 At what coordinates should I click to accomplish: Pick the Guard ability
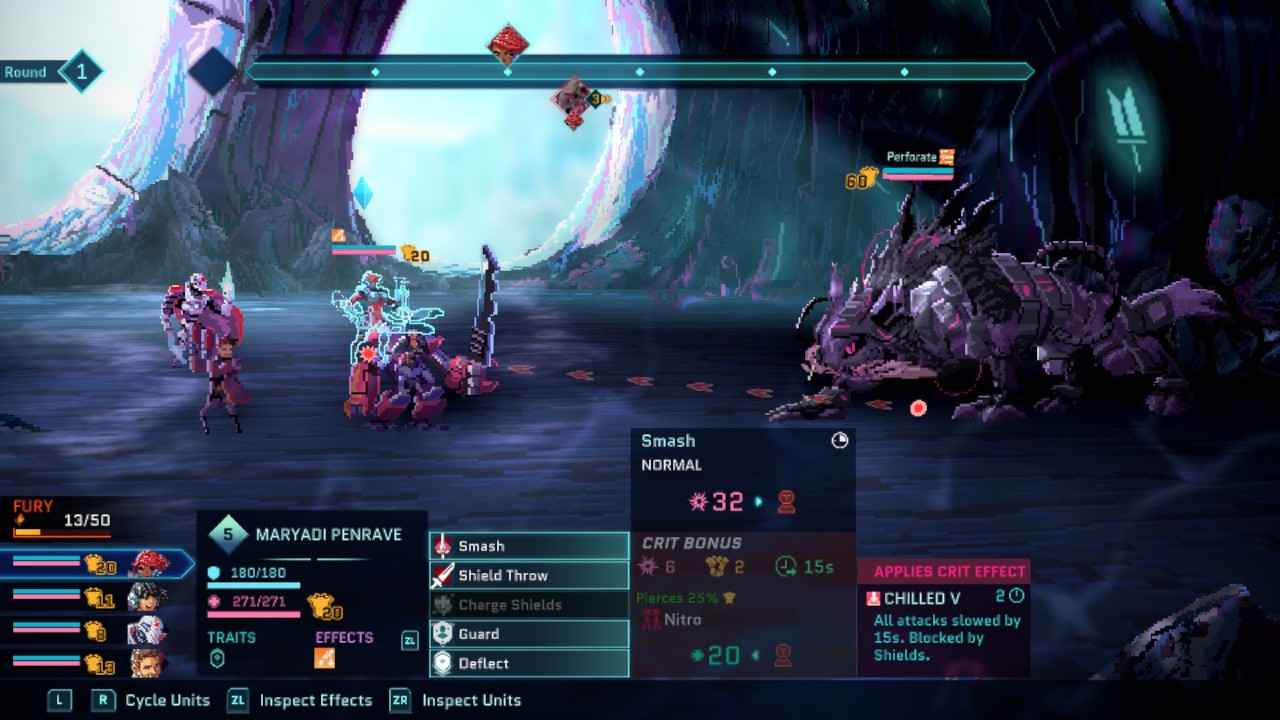(x=529, y=634)
